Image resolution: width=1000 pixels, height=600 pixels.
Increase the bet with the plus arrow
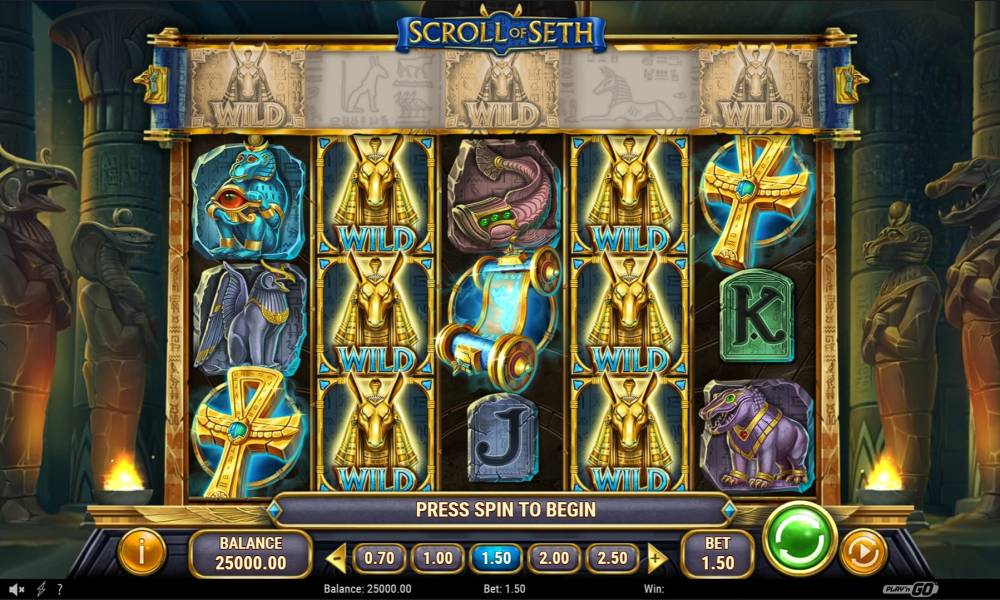pos(656,557)
